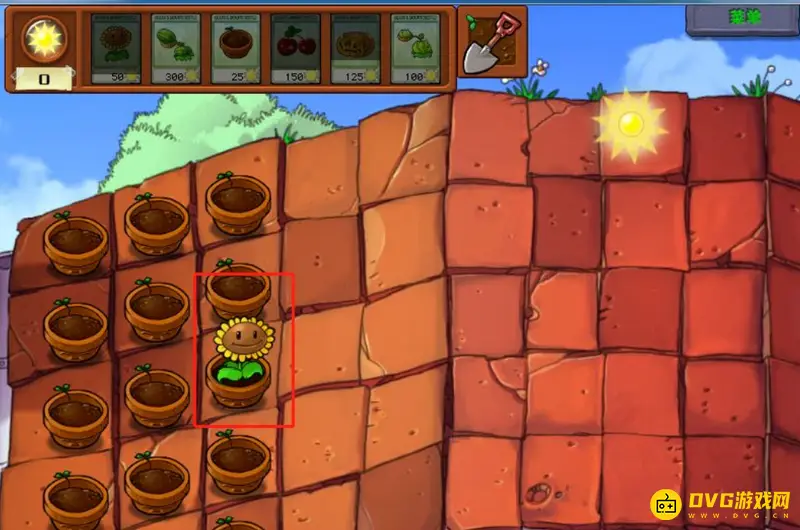Choose the Pumpkin seed packet
This screenshot has height=530, width=800.
pyautogui.click(x=359, y=48)
